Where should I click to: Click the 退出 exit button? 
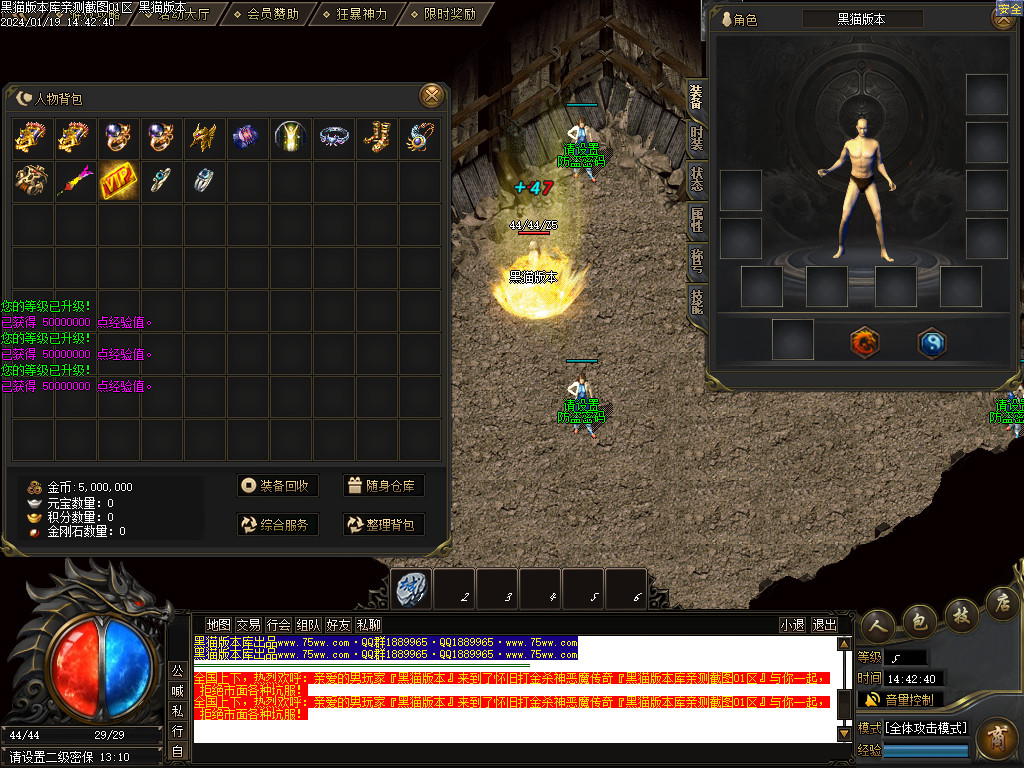point(825,625)
